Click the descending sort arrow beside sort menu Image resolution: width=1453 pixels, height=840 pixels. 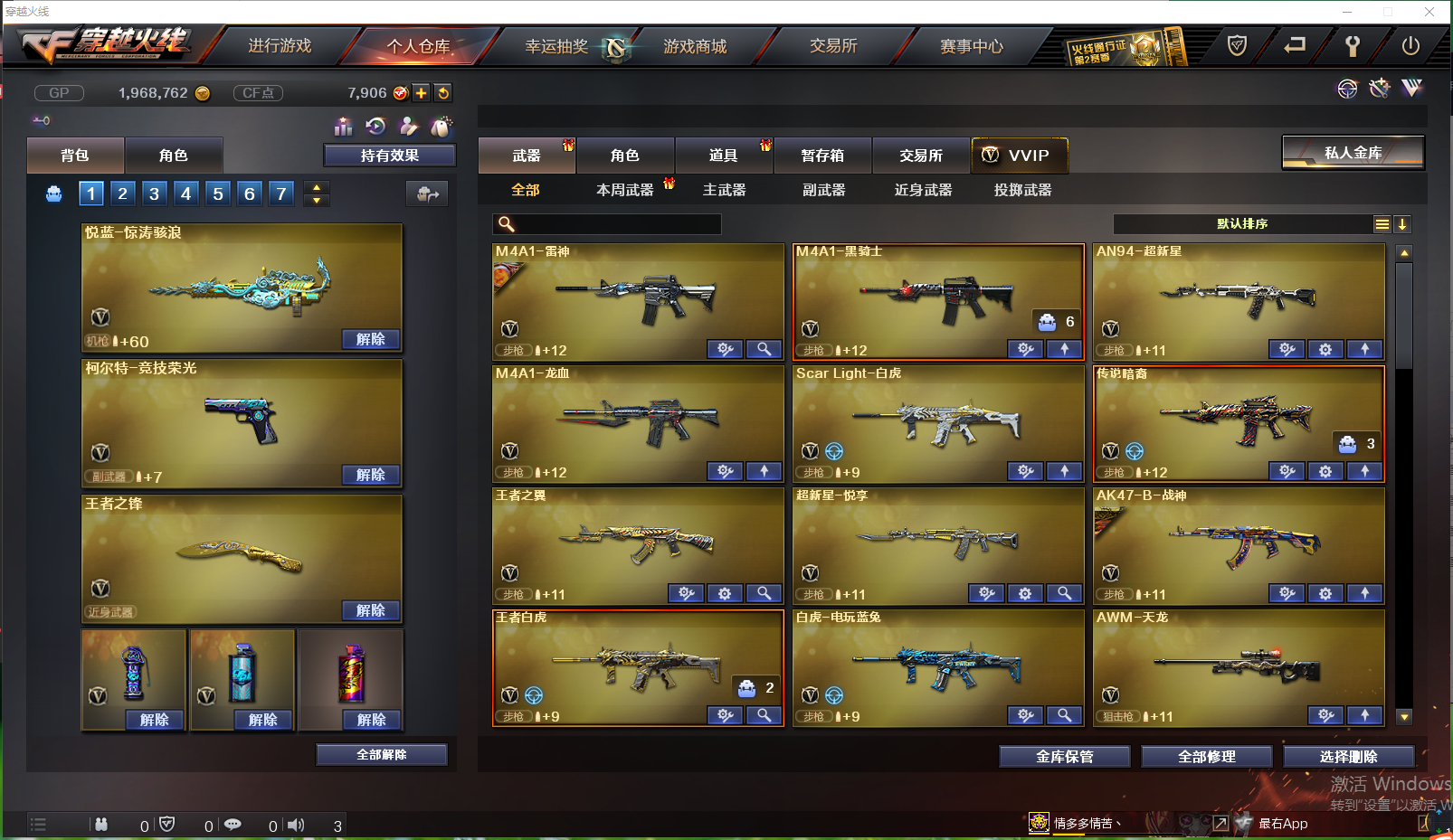pyautogui.click(x=1402, y=223)
